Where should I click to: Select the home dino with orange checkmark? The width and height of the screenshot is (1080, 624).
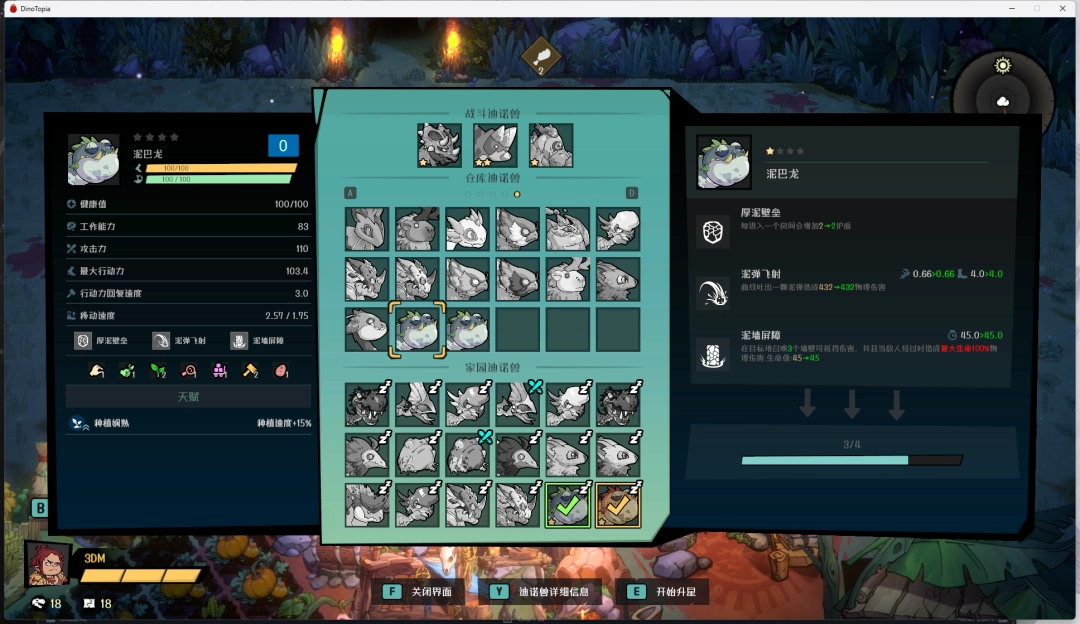(x=618, y=505)
